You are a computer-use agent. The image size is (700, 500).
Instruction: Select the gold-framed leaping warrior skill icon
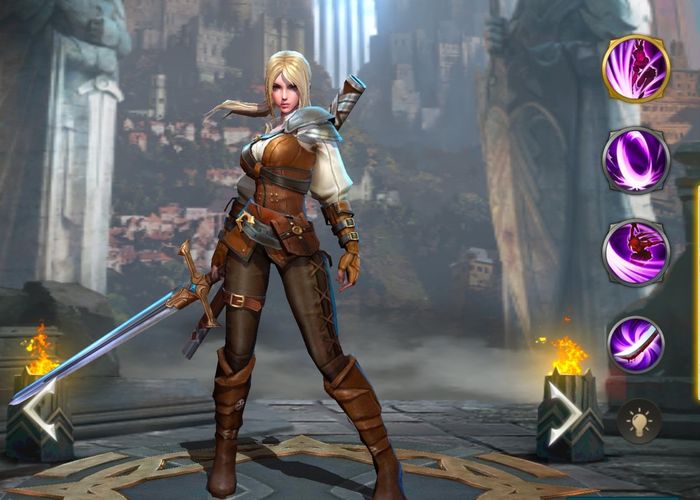(635, 69)
